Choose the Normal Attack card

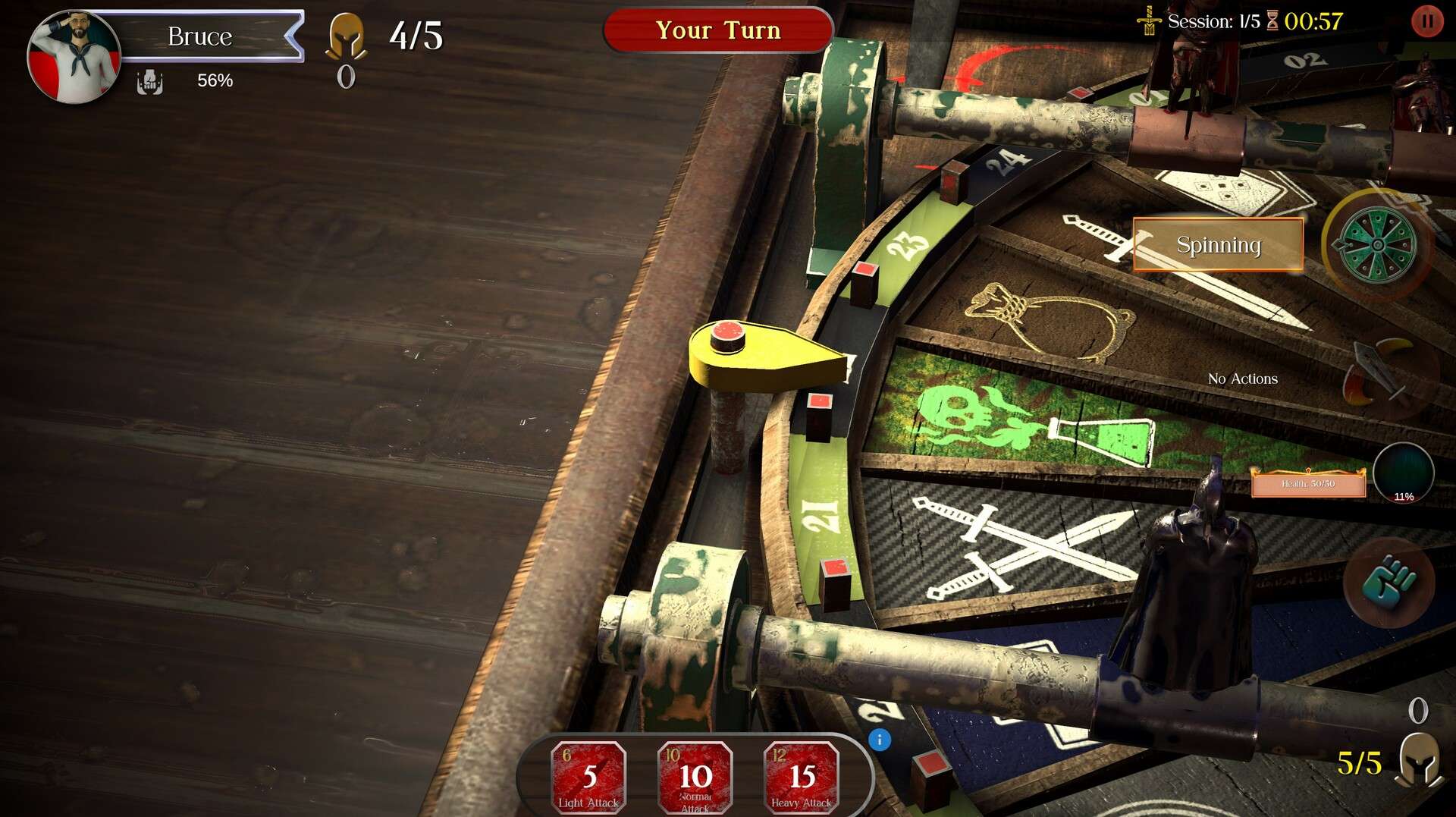tap(695, 777)
